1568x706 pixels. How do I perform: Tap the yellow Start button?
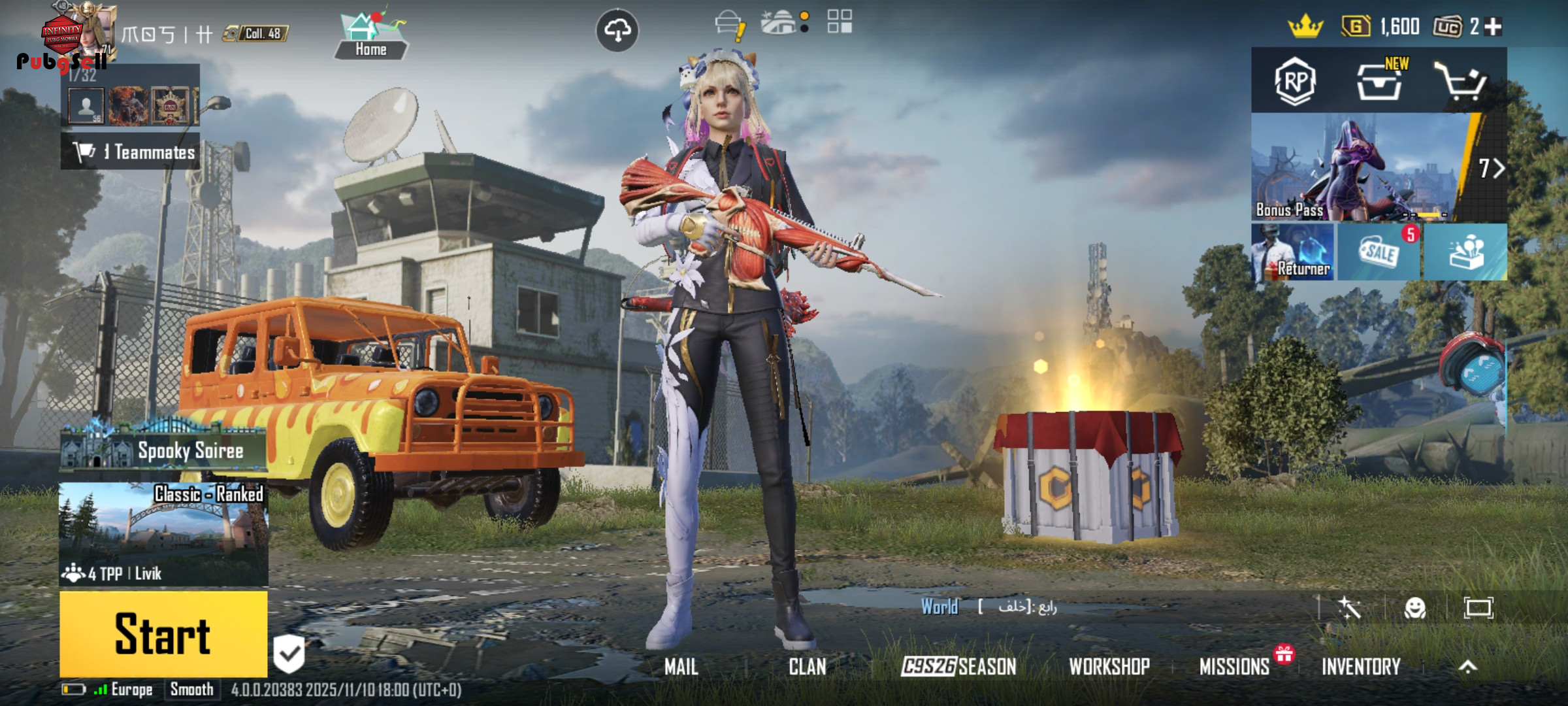click(163, 633)
